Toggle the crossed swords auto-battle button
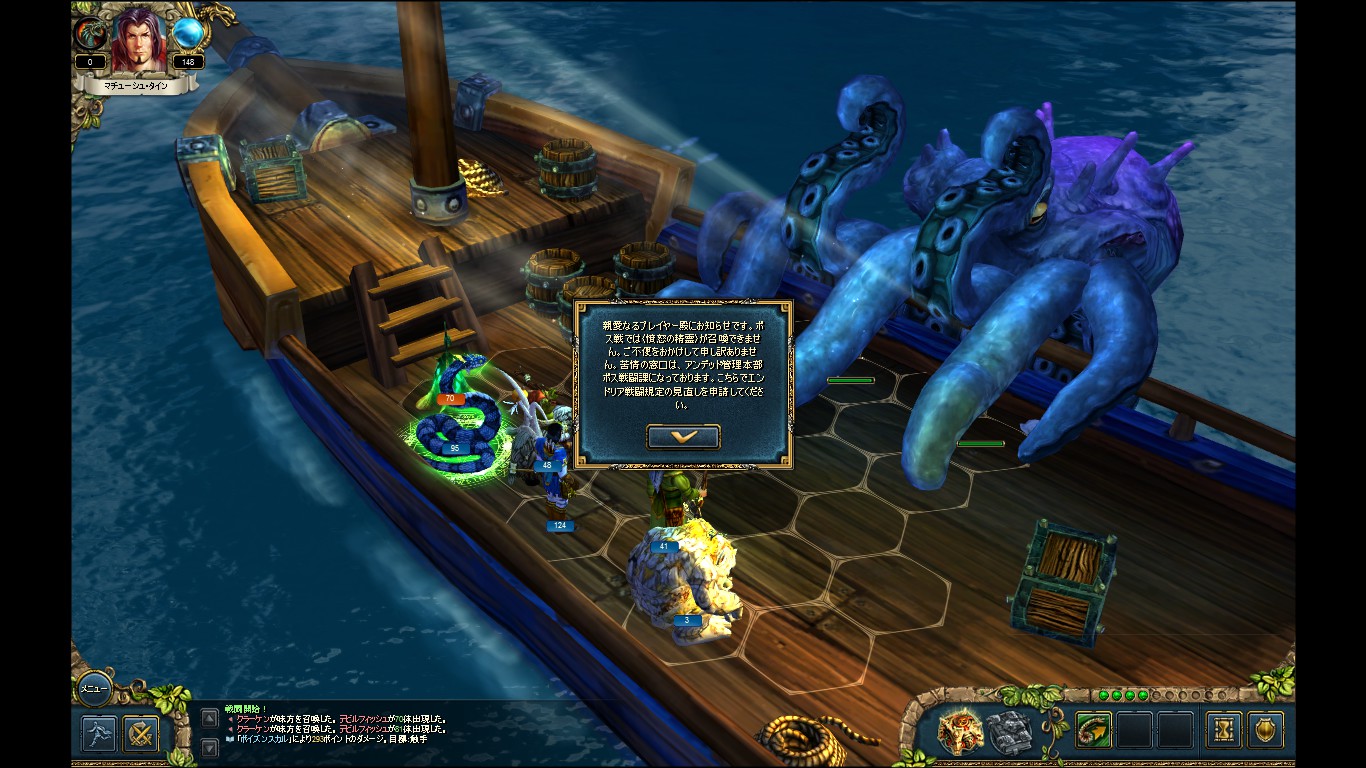Image resolution: width=1366 pixels, height=768 pixels. click(x=141, y=733)
